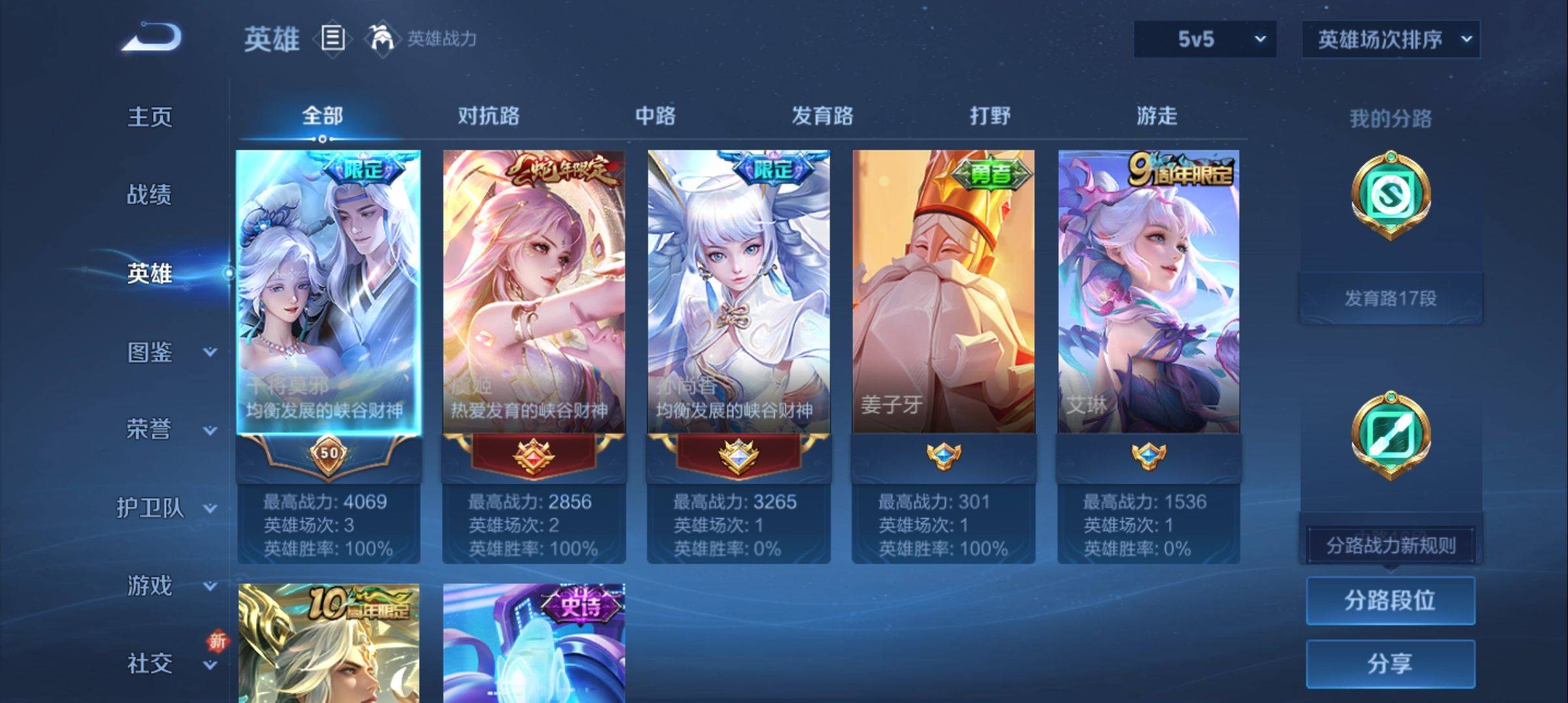Select the 全部 heroes tab
The image size is (1568, 703).
click(x=322, y=116)
